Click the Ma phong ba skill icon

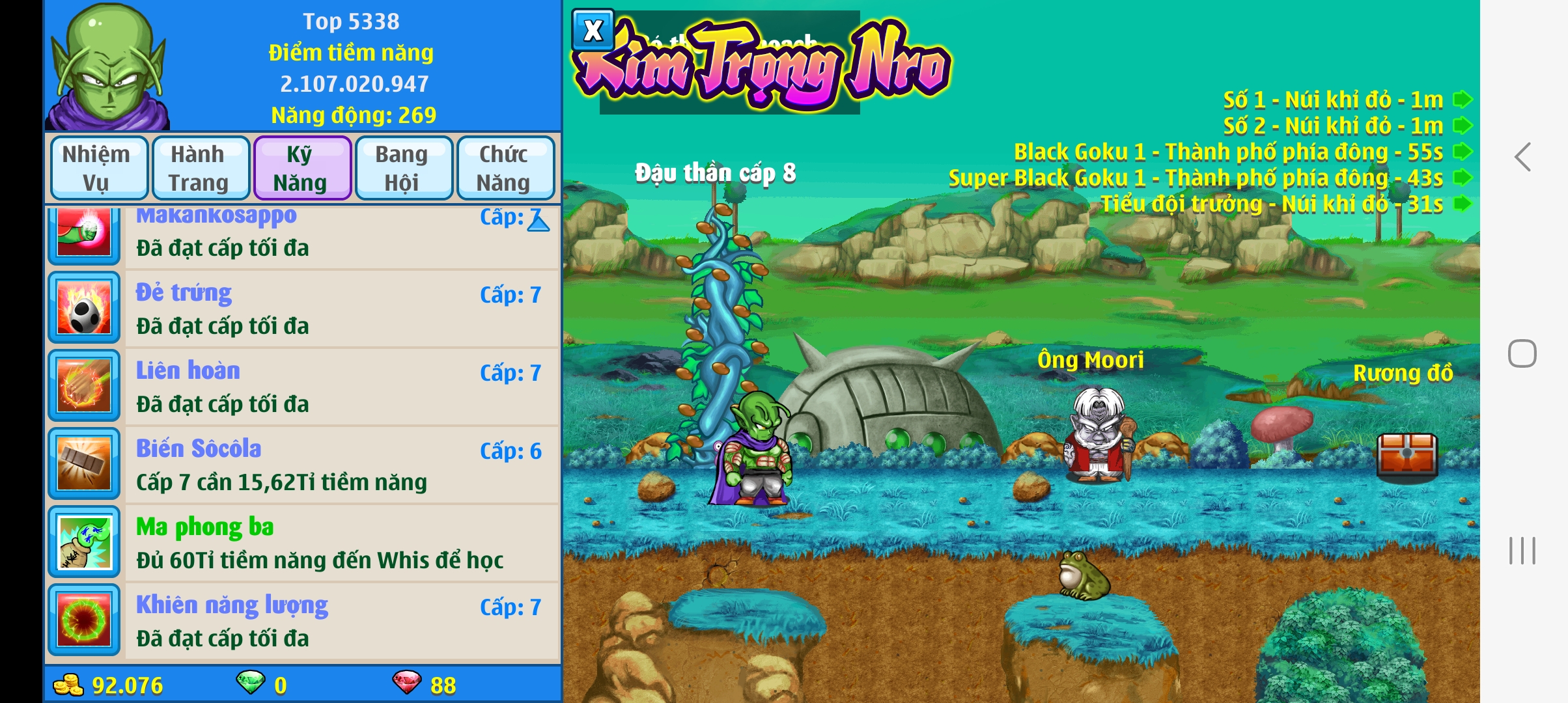click(x=84, y=542)
